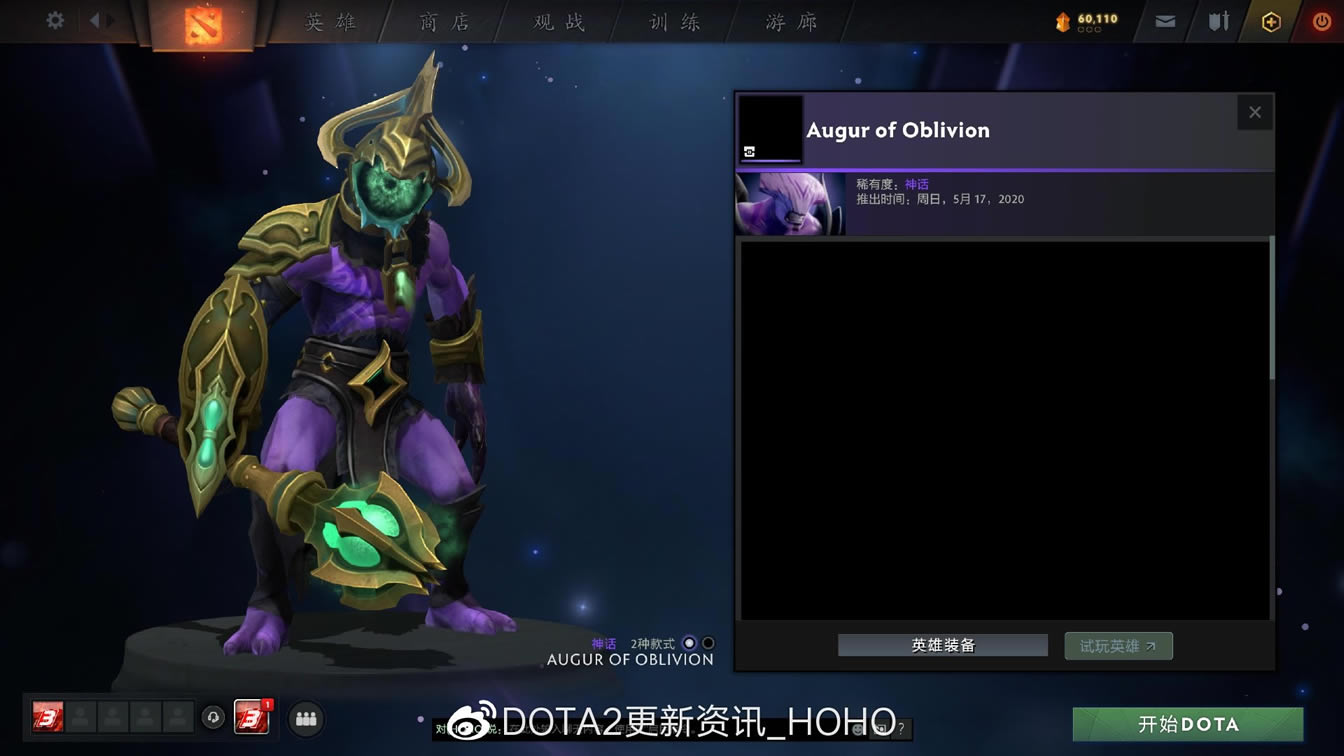
Task: Click the 英雄装备 button
Action: click(x=941, y=645)
